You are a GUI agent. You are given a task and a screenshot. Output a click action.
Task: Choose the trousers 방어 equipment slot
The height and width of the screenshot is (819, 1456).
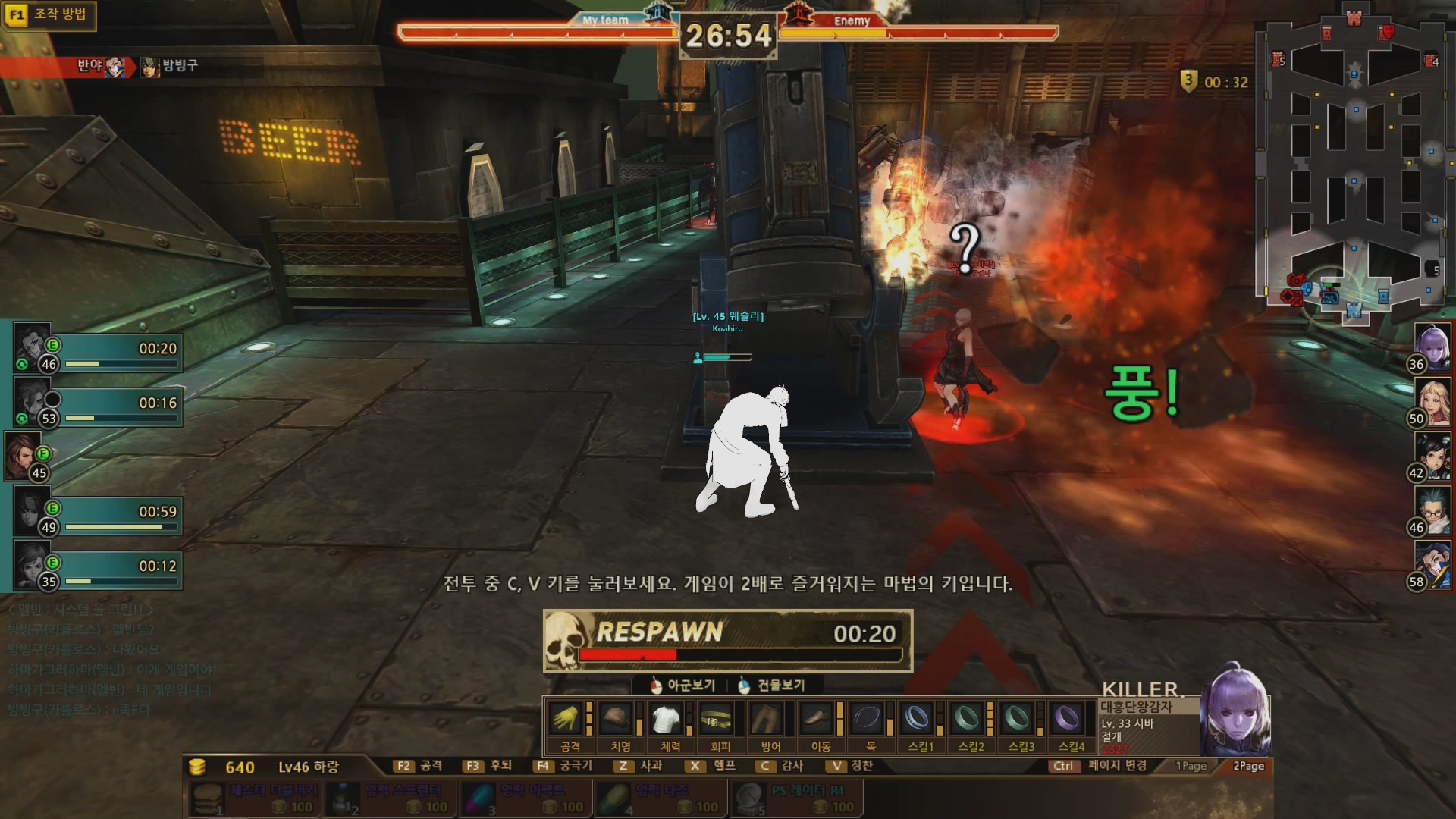(x=767, y=718)
